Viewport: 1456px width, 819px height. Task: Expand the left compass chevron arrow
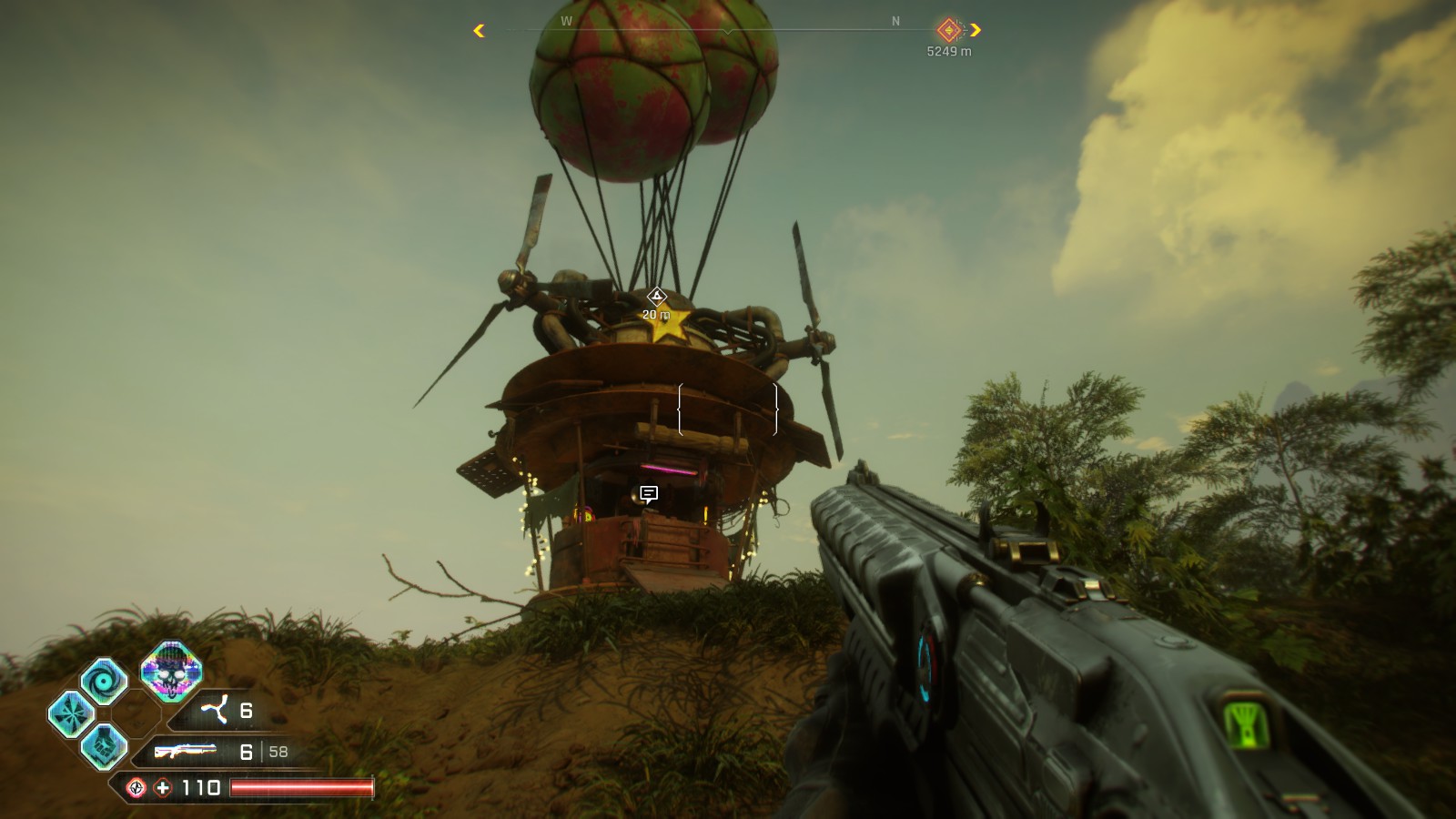(477, 30)
